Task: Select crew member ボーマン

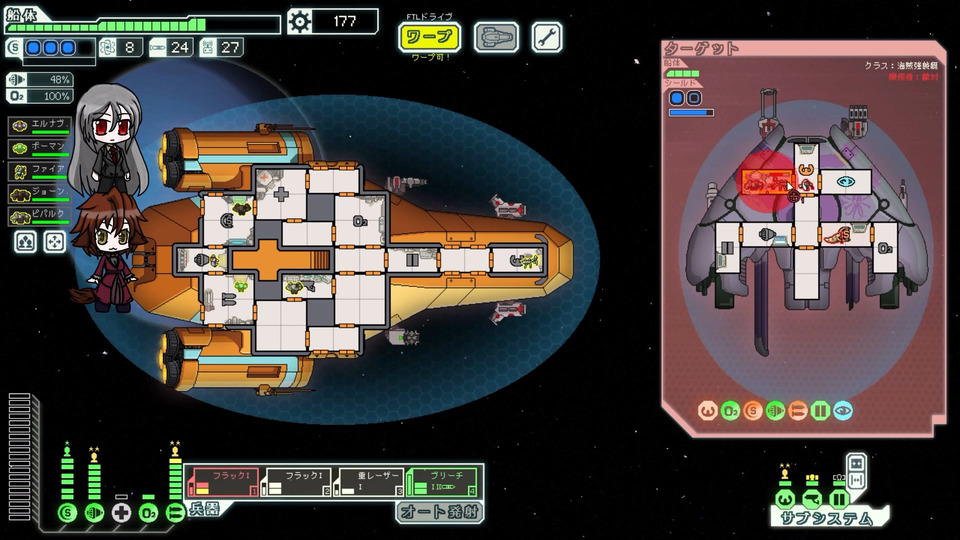Action: 40,147
